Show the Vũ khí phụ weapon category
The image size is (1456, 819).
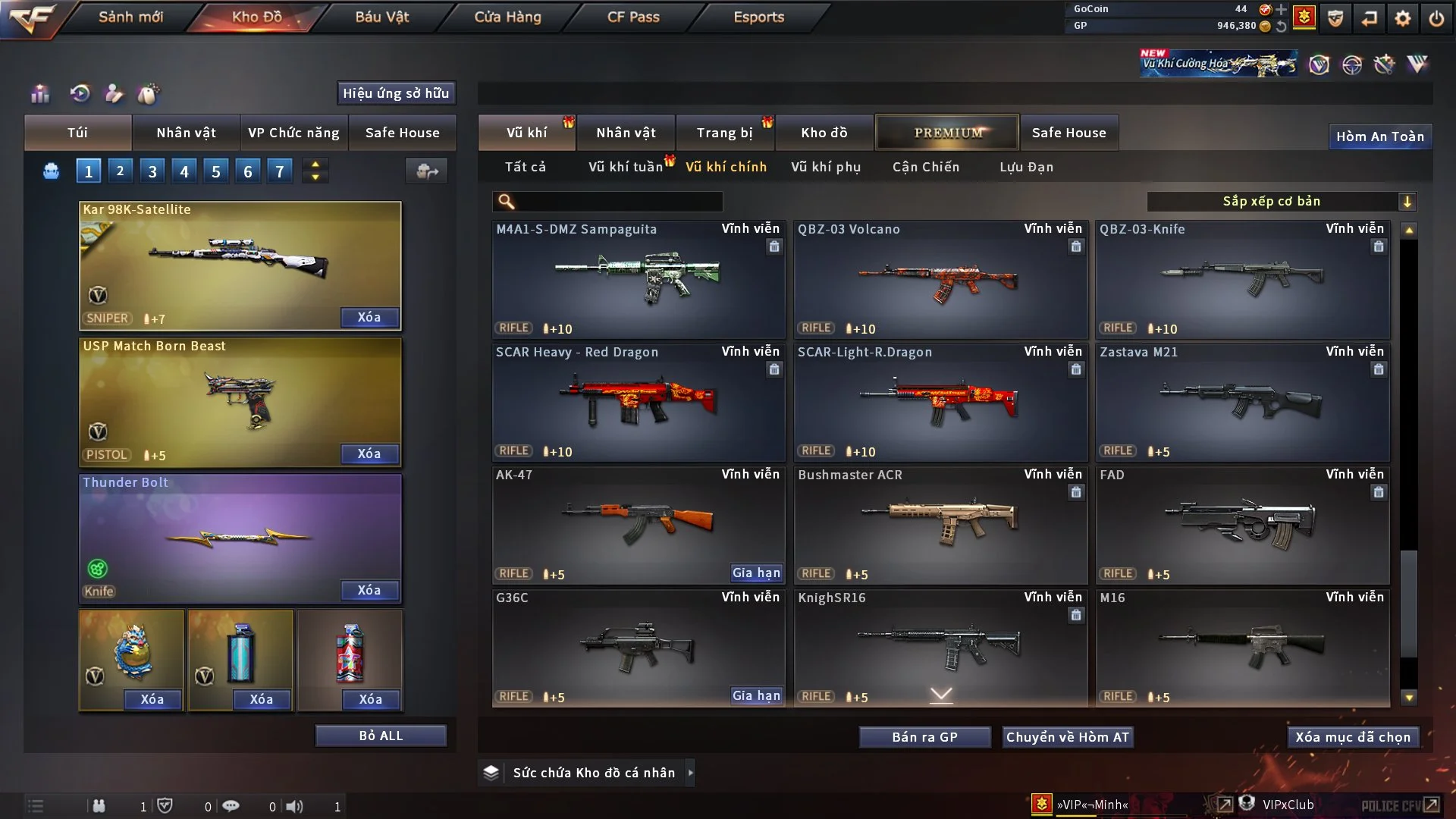click(x=825, y=167)
